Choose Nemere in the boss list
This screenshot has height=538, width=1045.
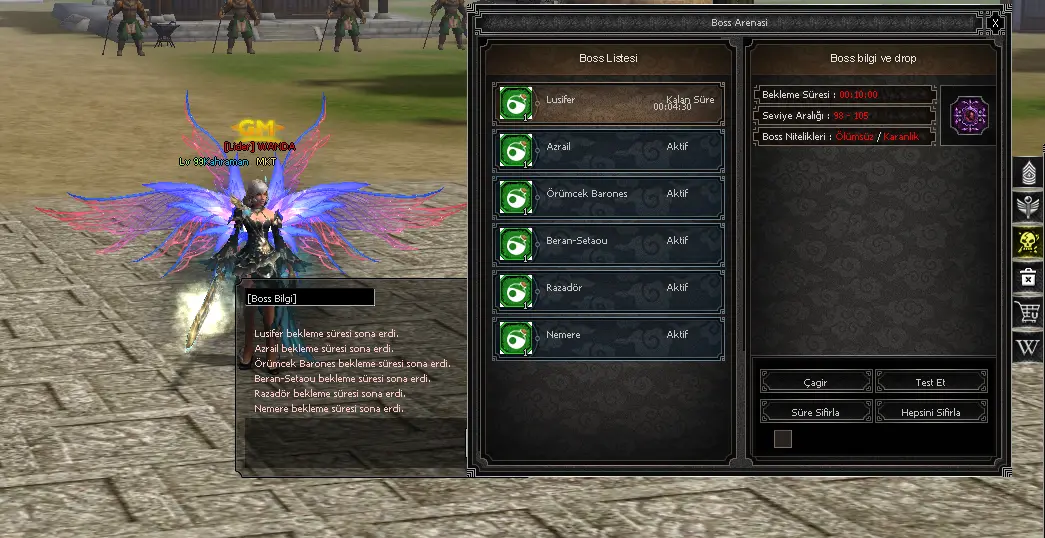coord(608,337)
